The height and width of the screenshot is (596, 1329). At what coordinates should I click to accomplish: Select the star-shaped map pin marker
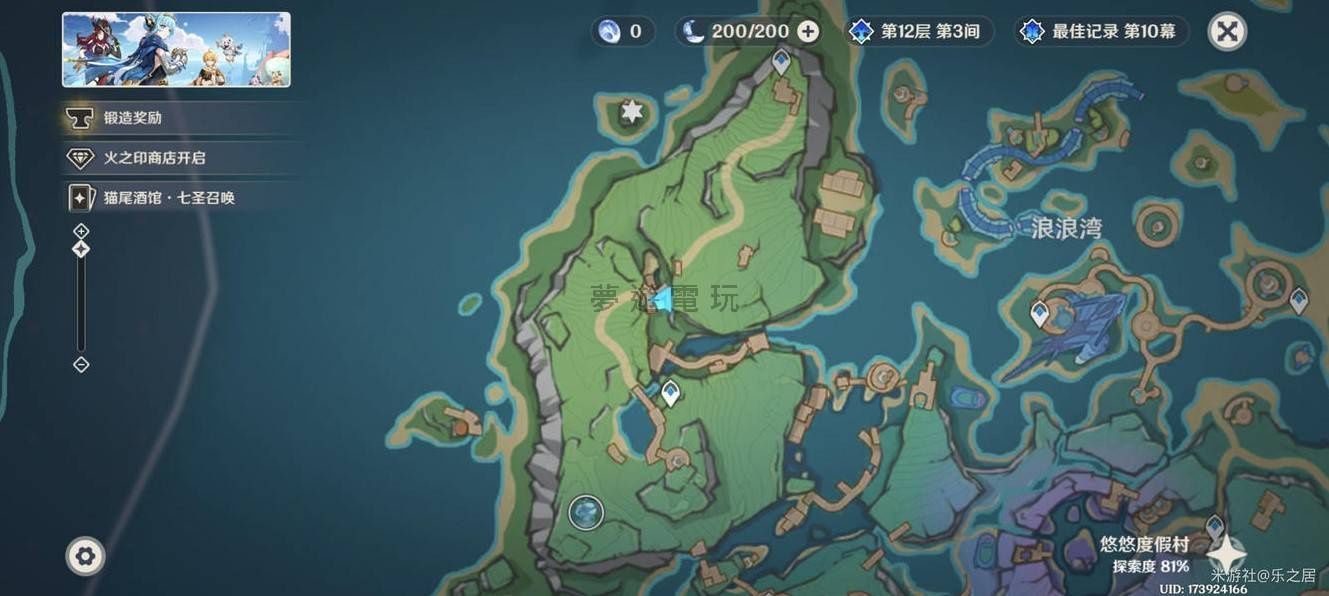tap(632, 111)
